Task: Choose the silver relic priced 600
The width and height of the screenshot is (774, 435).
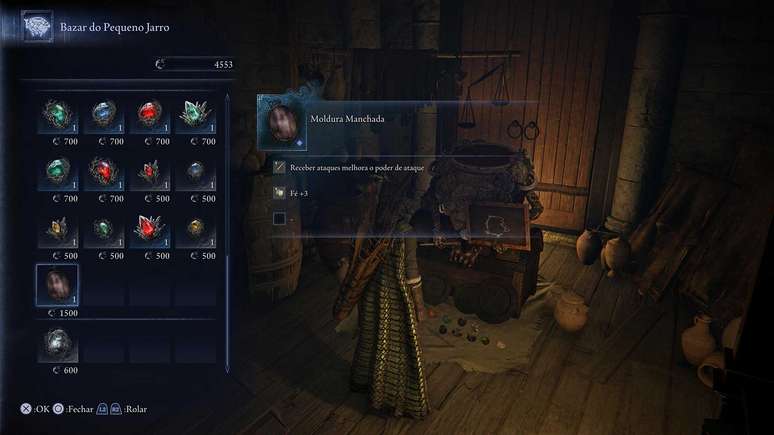Action: [x=58, y=344]
